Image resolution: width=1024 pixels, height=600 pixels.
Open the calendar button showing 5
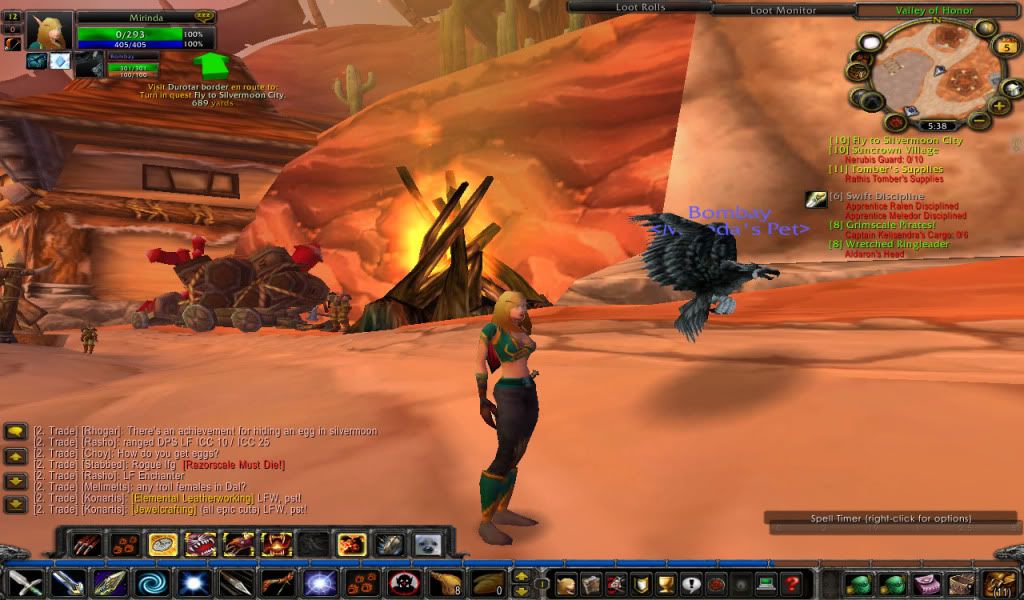pyautogui.click(x=1006, y=46)
